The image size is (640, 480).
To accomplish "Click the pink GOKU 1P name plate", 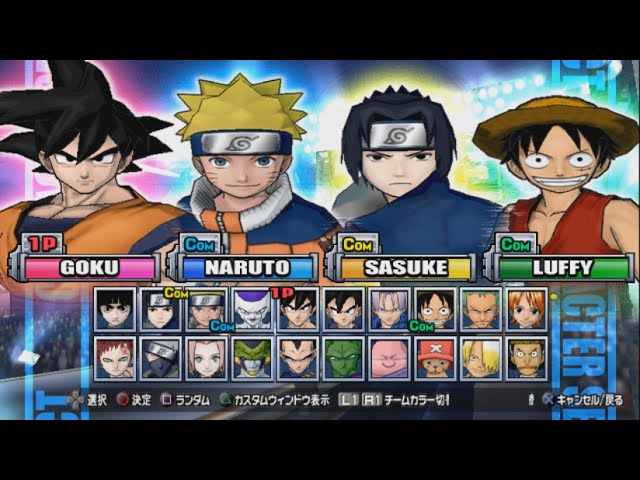I will click(88, 267).
